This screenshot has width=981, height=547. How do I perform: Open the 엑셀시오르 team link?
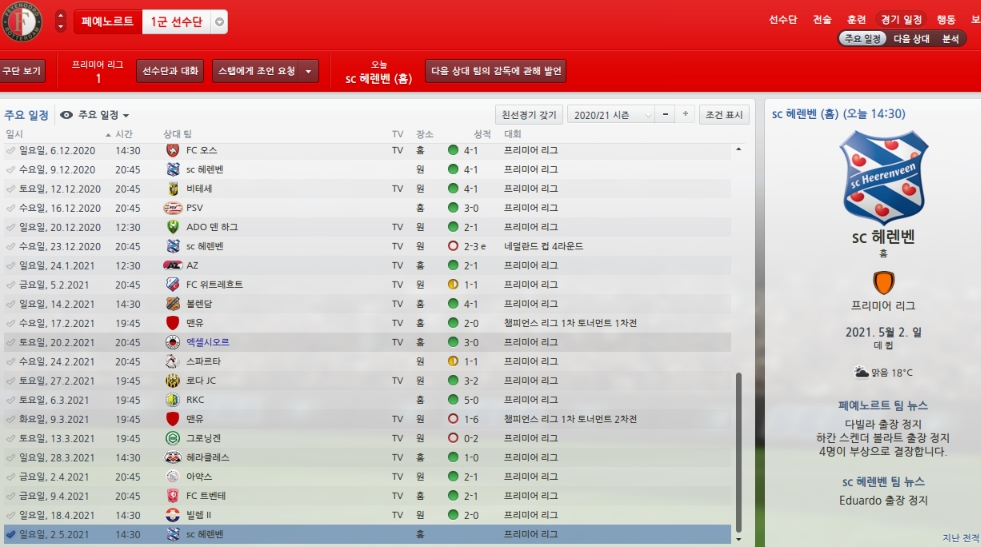[207, 342]
